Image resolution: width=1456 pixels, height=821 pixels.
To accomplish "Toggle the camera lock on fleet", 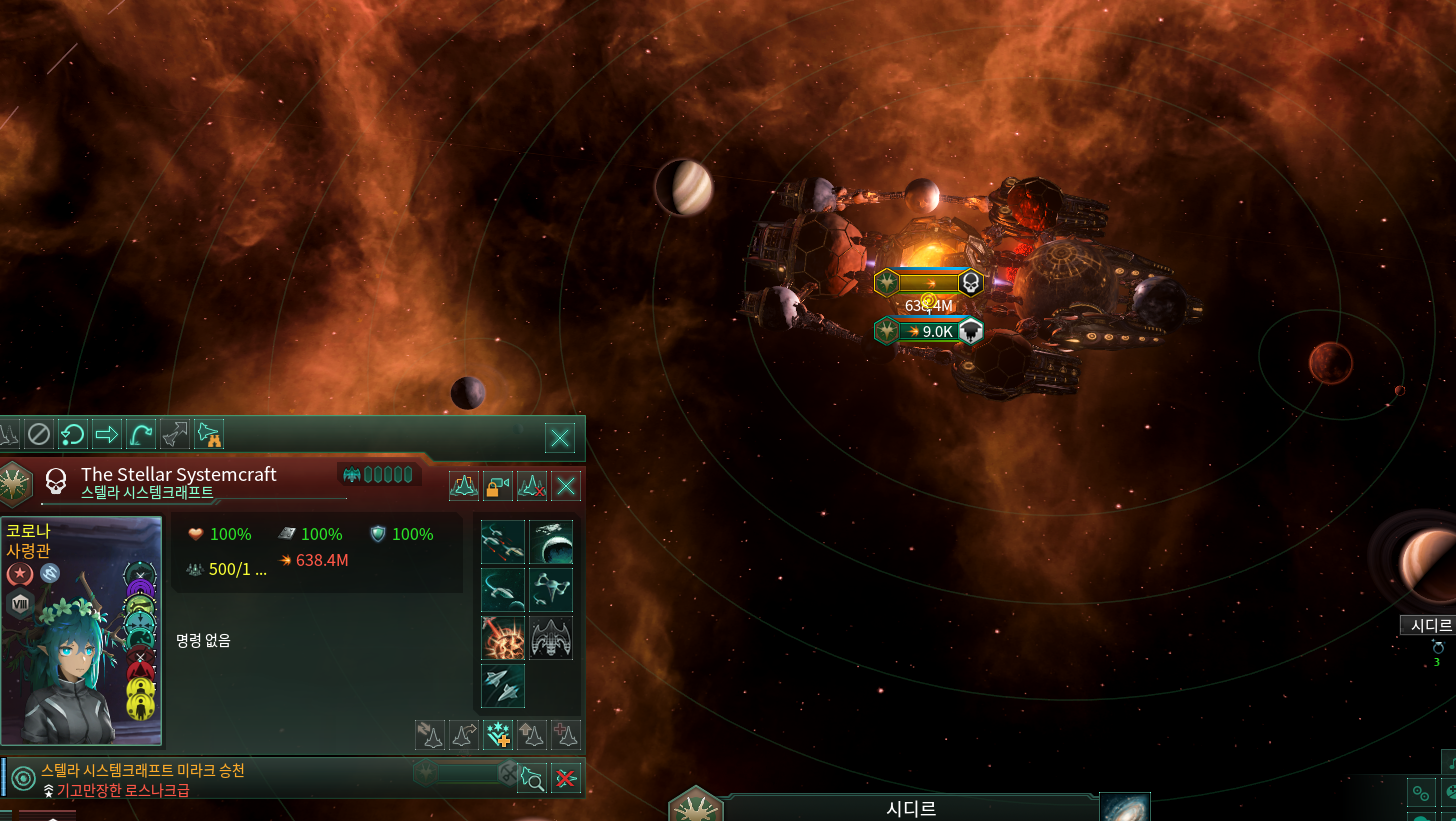I will (498, 486).
